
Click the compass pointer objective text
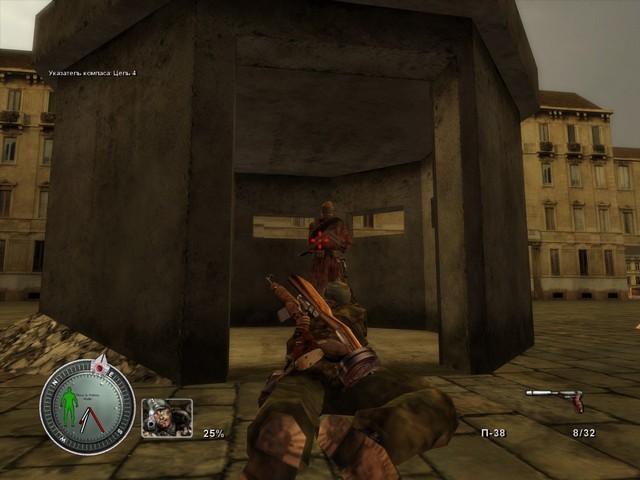point(92,73)
